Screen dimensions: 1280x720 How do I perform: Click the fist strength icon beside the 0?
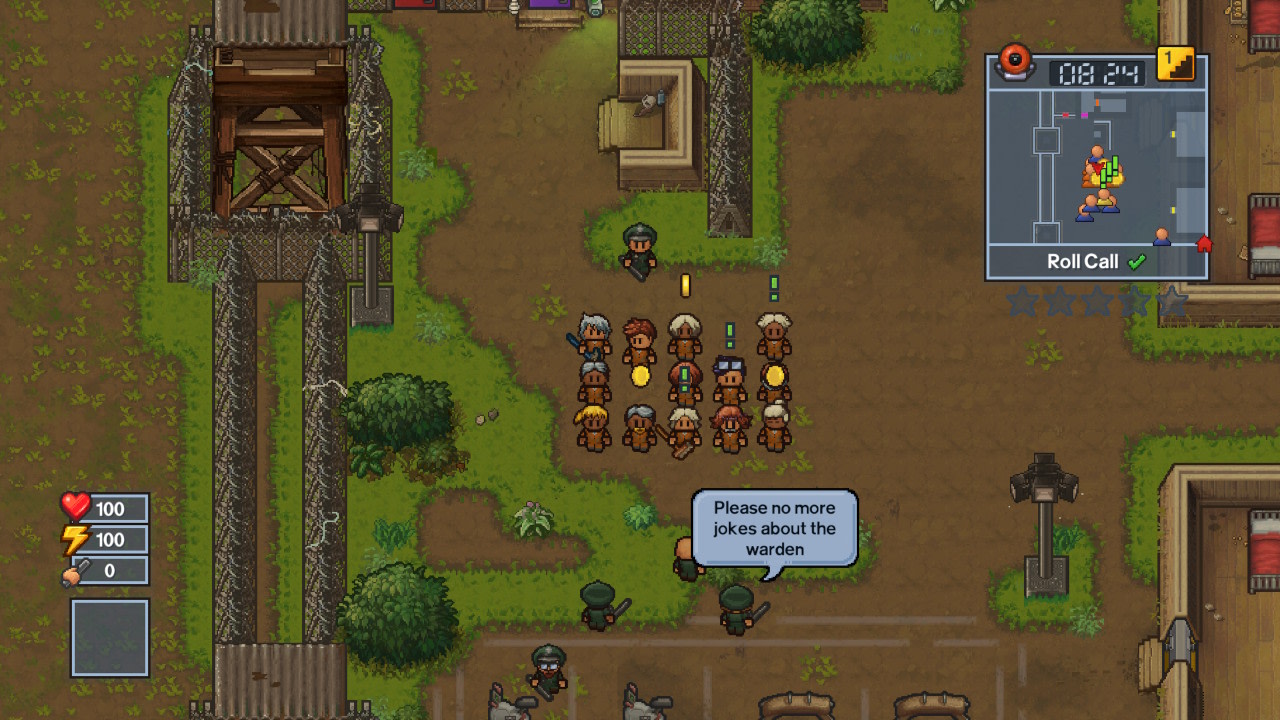tap(75, 572)
